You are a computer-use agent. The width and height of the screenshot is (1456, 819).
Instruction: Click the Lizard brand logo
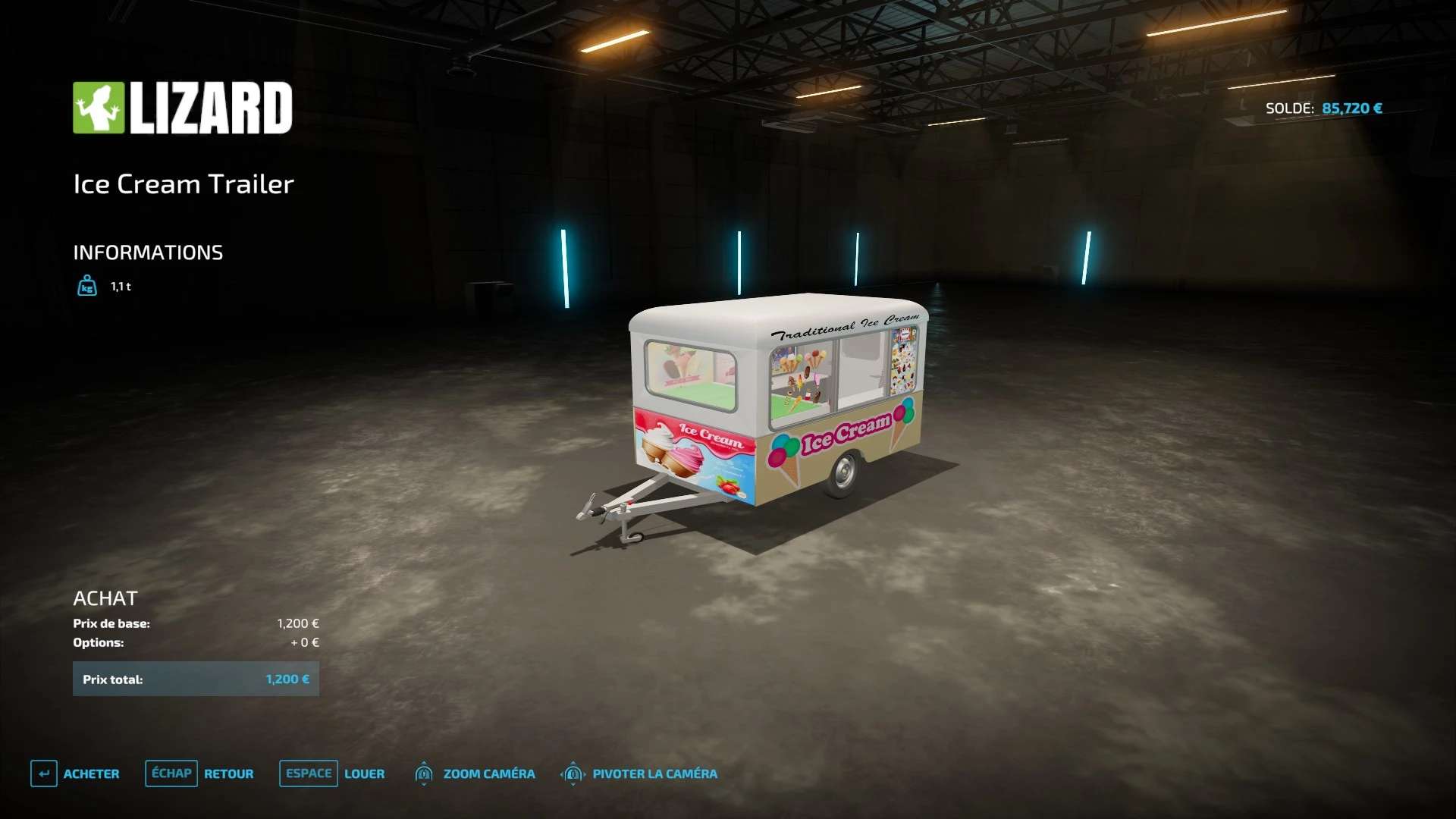(182, 108)
